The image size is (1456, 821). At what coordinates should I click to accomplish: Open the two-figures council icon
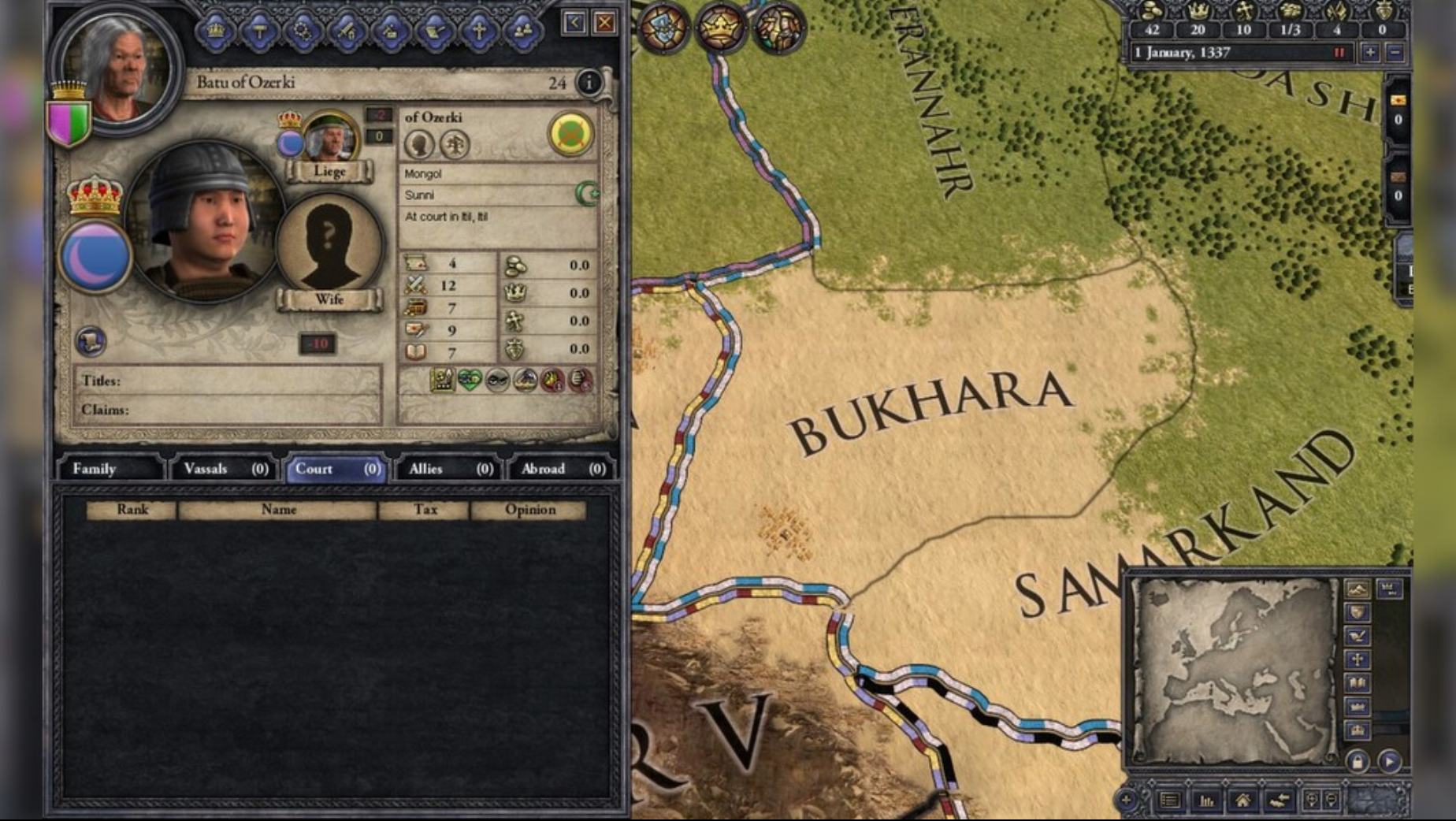[x=522, y=28]
